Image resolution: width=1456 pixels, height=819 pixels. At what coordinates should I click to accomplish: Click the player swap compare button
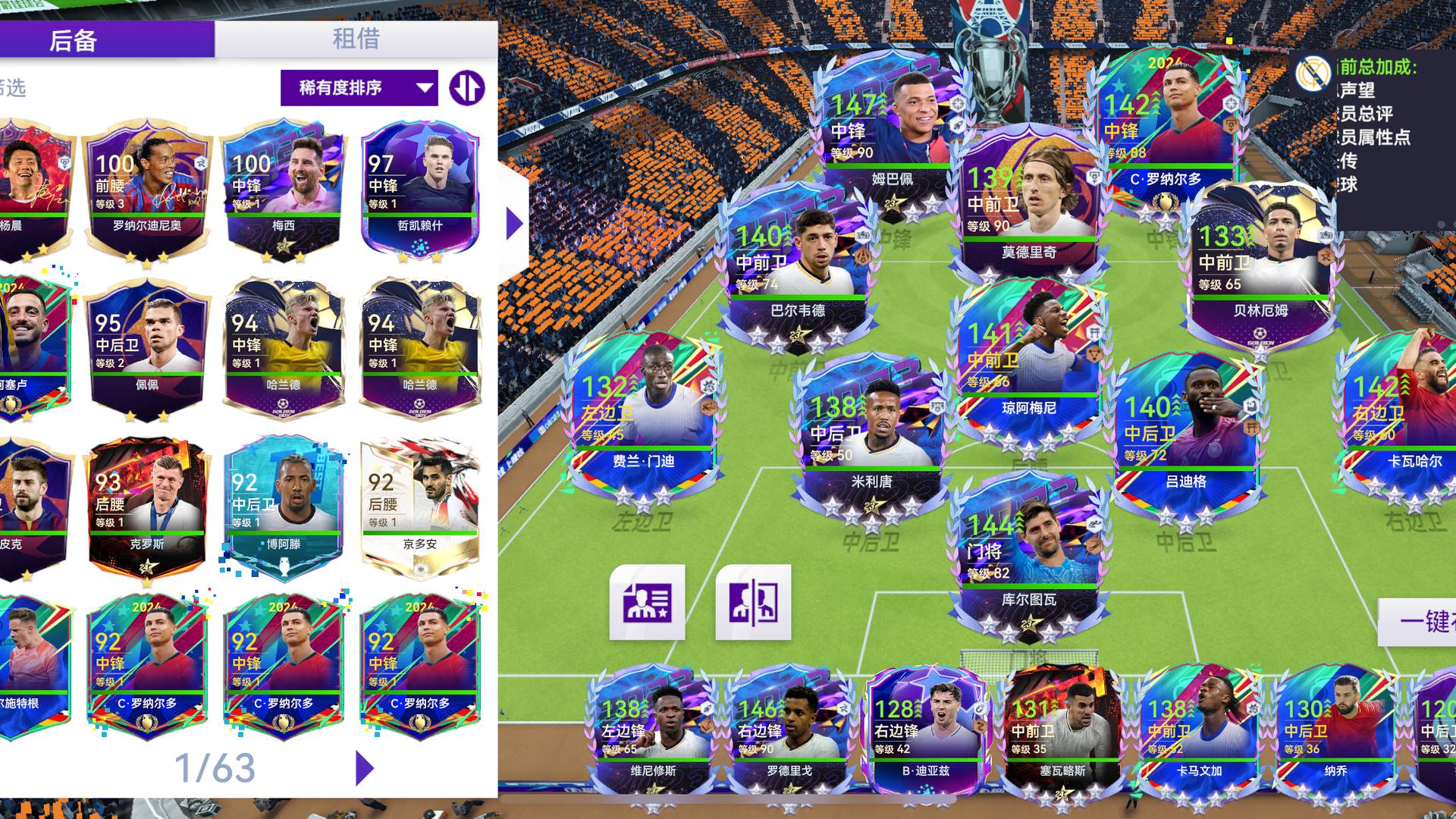753,602
